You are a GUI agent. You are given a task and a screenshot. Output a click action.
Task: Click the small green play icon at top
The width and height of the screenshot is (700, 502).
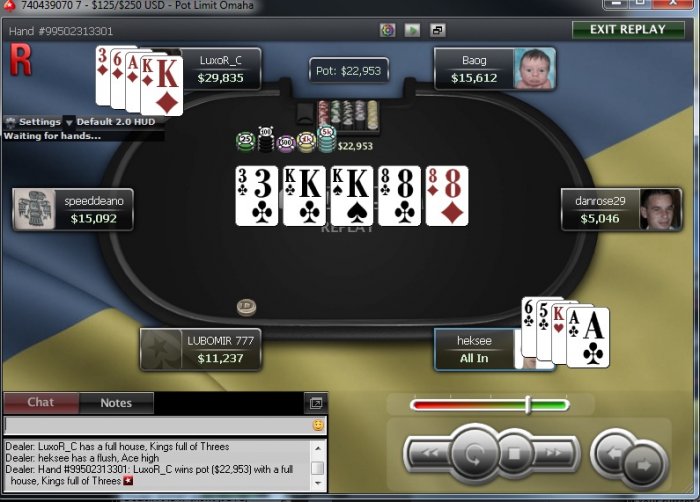point(413,30)
